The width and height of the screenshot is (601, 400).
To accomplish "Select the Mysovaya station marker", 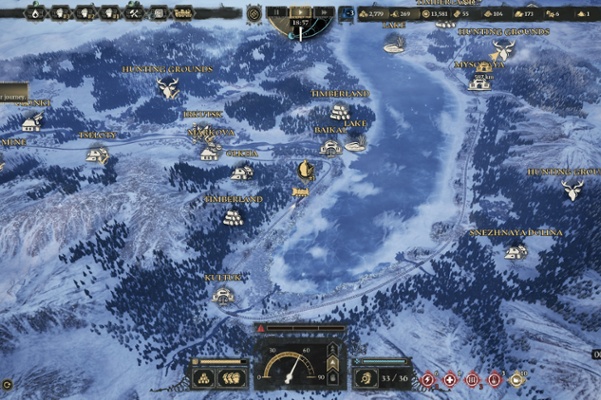I will pos(482,82).
